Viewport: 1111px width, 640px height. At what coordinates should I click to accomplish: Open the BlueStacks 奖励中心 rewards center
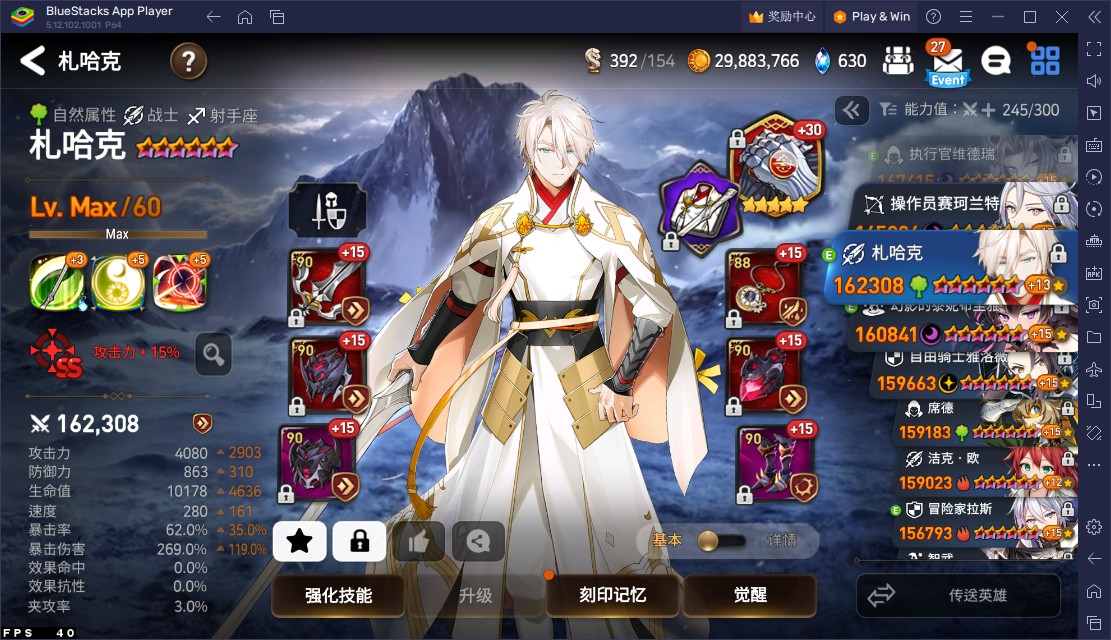coord(782,16)
